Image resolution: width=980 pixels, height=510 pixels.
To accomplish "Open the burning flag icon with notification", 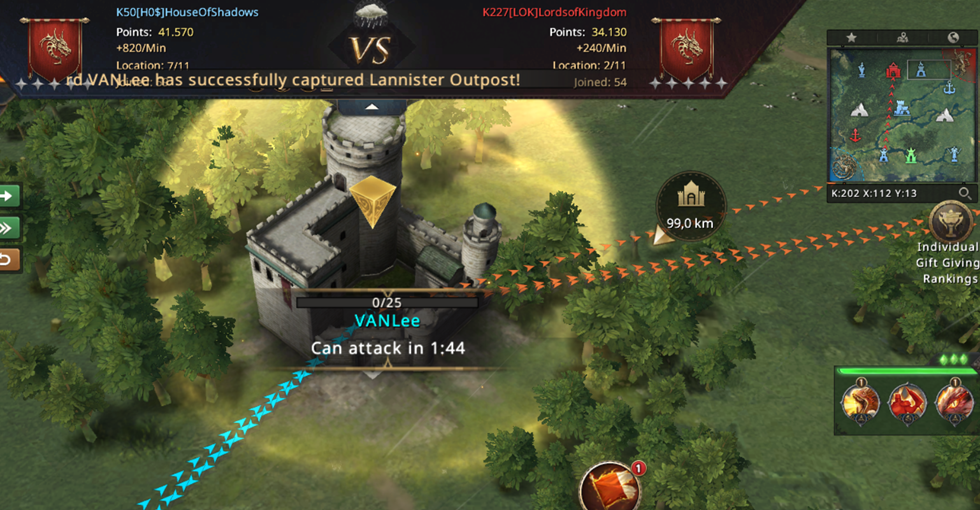I will point(608,486).
